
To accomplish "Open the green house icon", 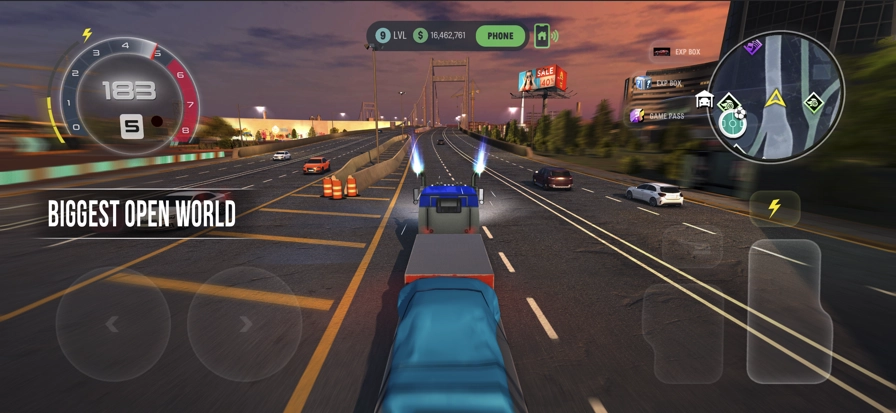I will click(x=542, y=36).
